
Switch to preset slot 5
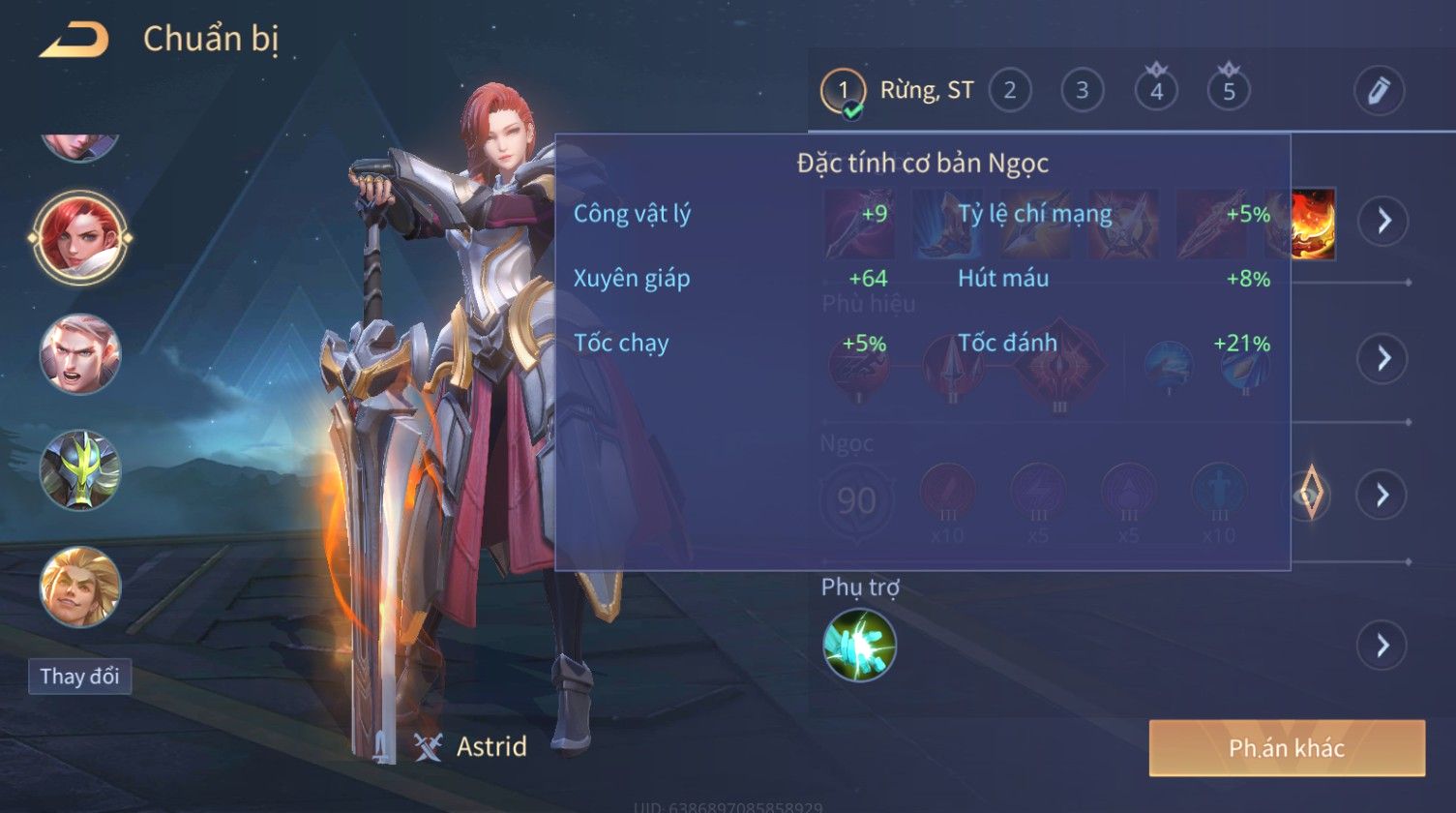[1229, 91]
